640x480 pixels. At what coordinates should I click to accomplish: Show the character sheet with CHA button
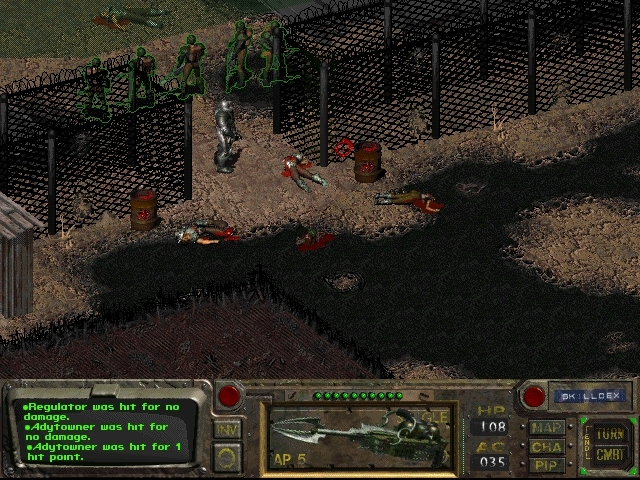pos(547,446)
